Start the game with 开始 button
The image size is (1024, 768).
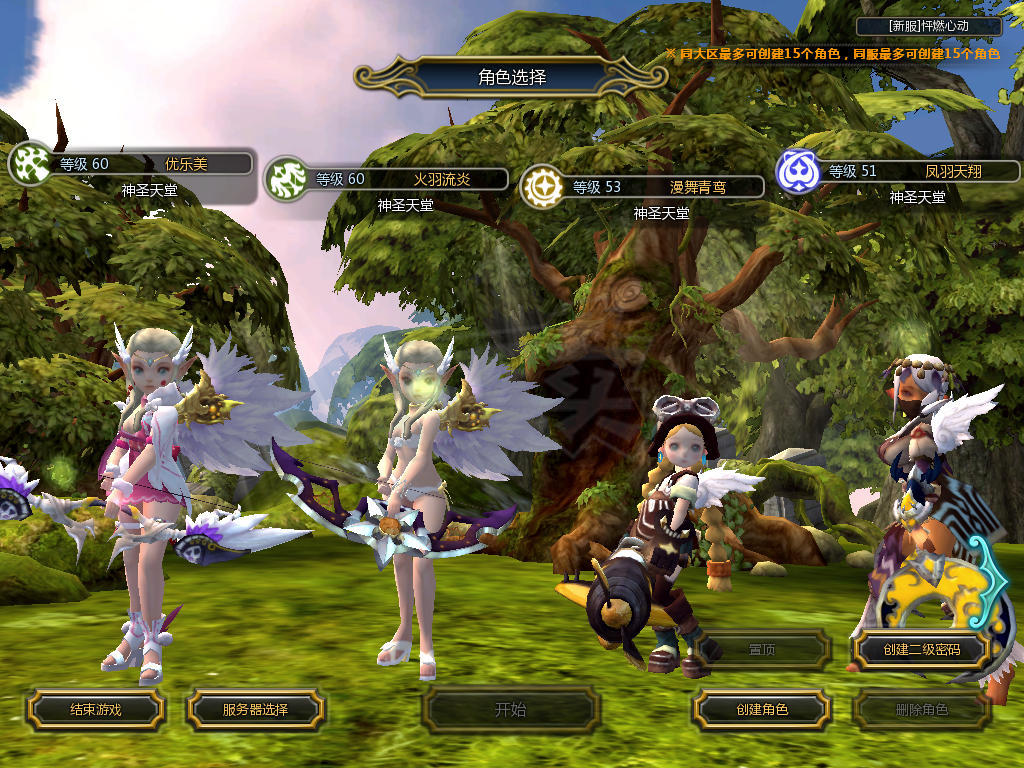[510, 710]
